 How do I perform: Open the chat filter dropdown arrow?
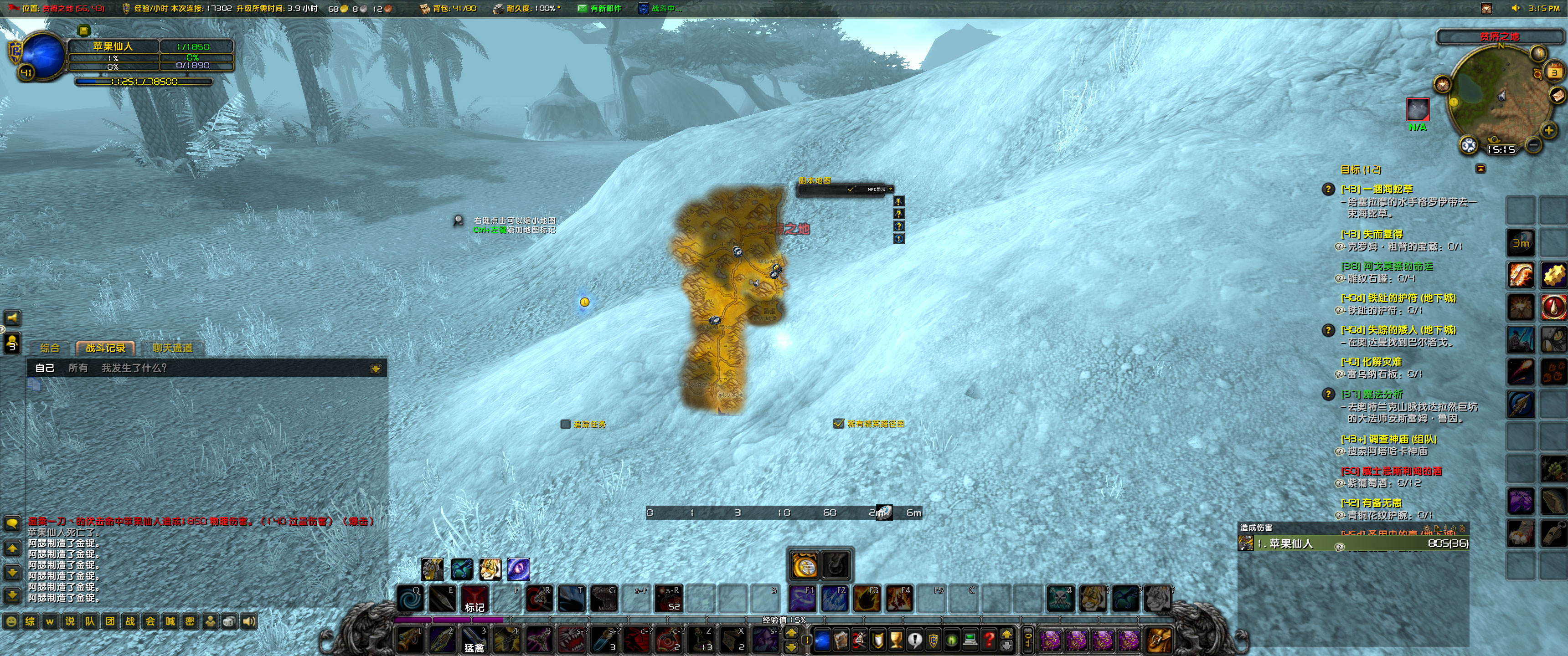pos(376,368)
